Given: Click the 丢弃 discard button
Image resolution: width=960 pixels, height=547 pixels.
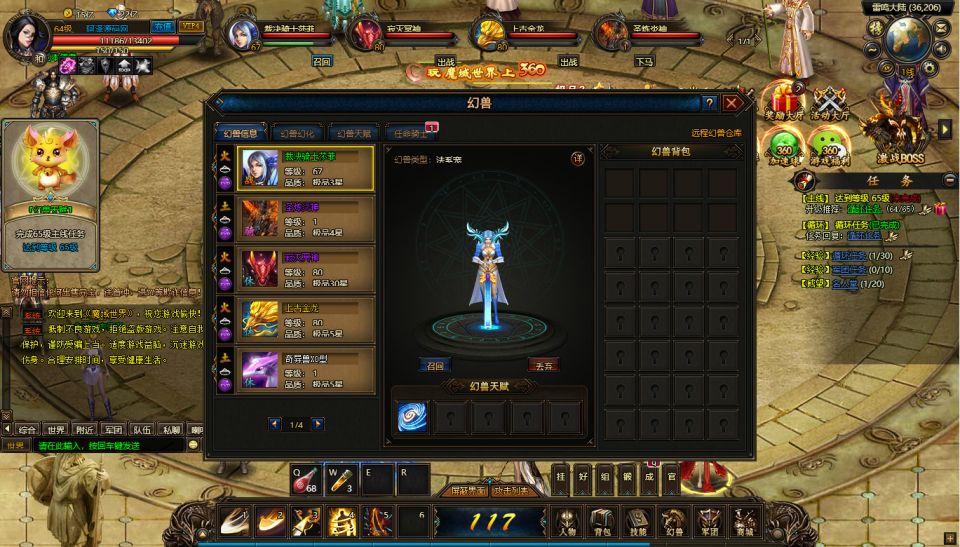Looking at the screenshot, I should point(542,365).
